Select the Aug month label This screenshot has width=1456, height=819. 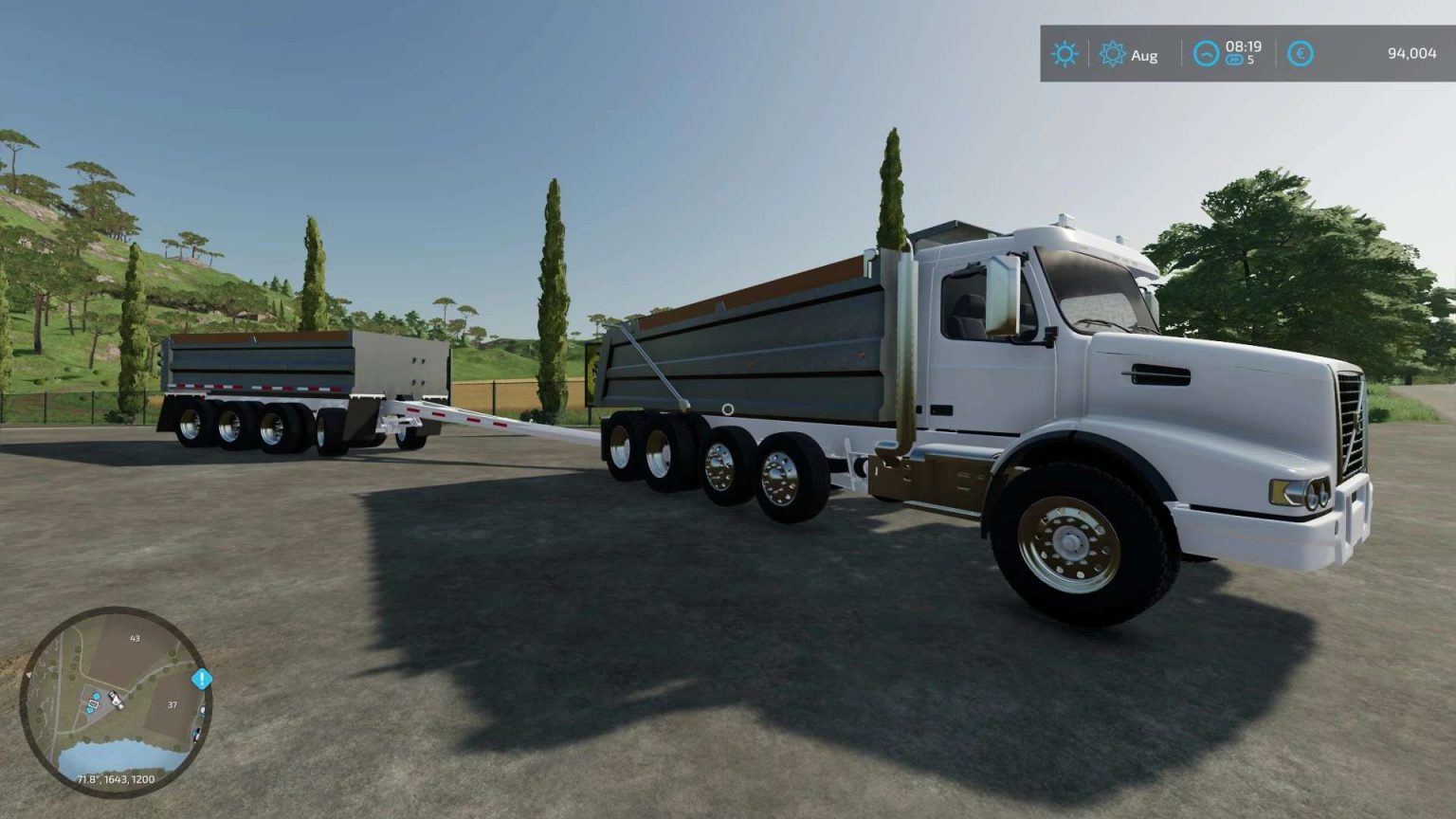1145,54
